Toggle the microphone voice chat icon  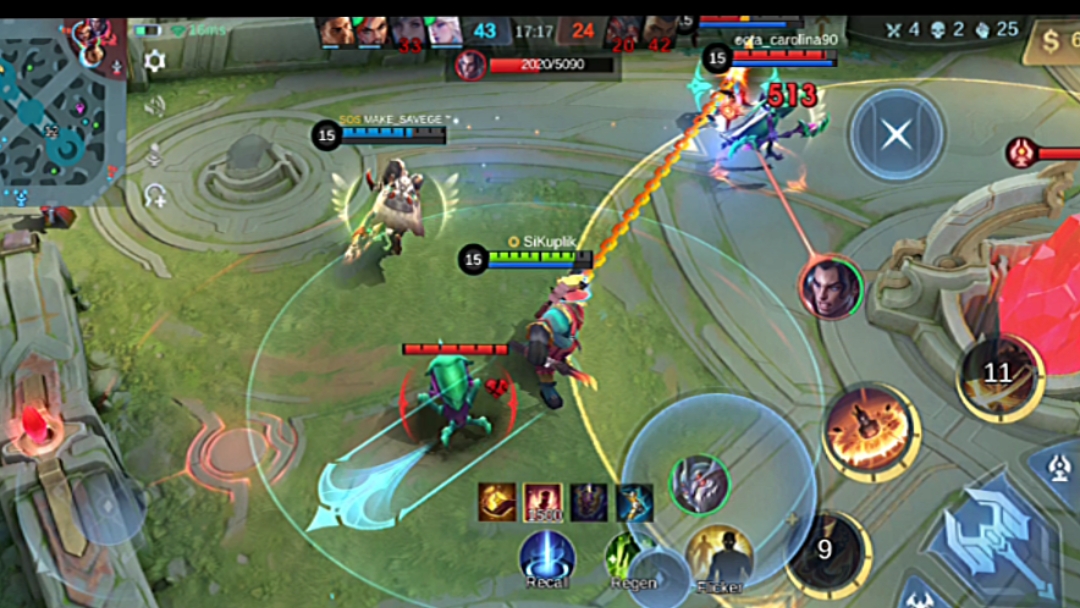155,153
